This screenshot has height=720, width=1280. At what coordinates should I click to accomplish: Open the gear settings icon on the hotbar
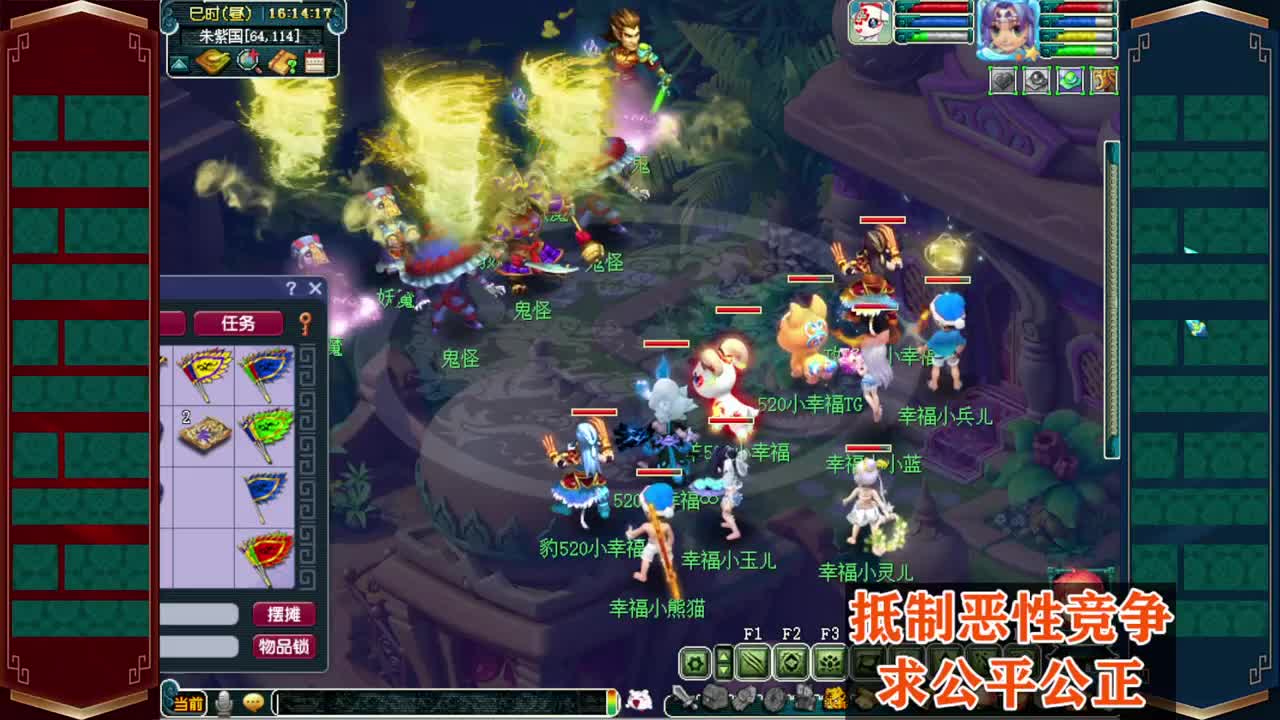[695, 662]
